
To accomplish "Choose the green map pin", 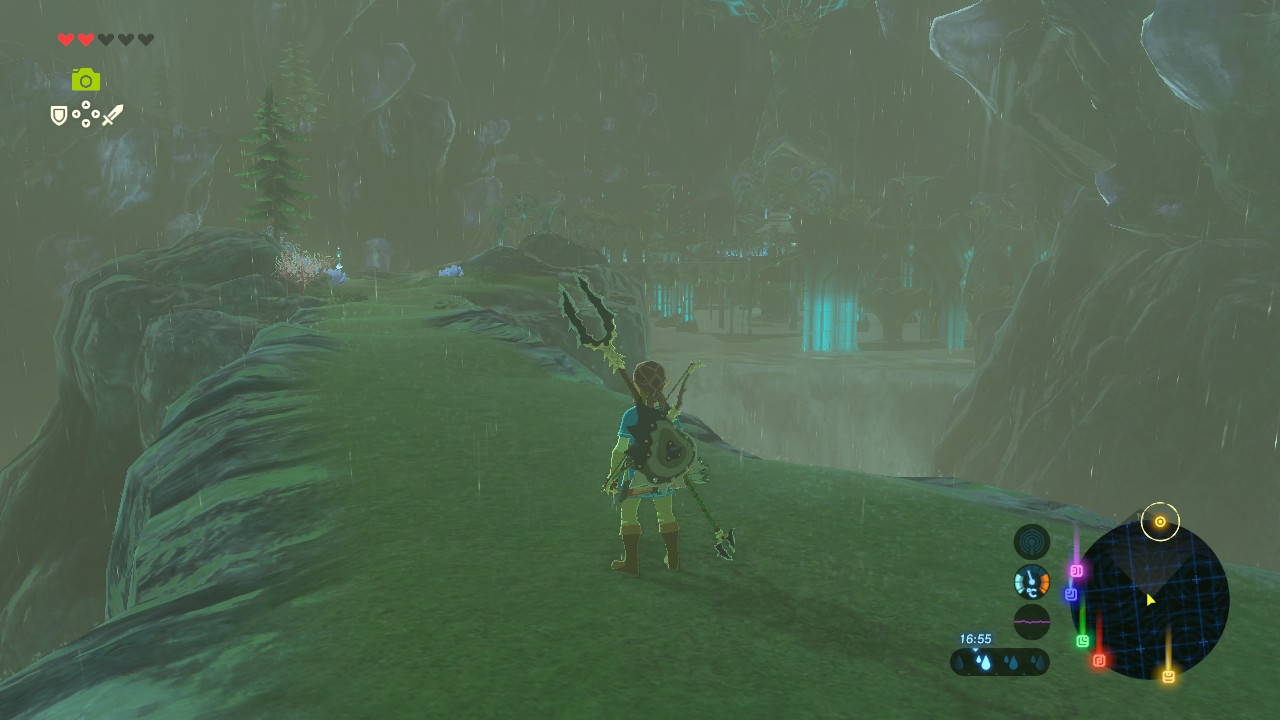I will pos(1082,641).
